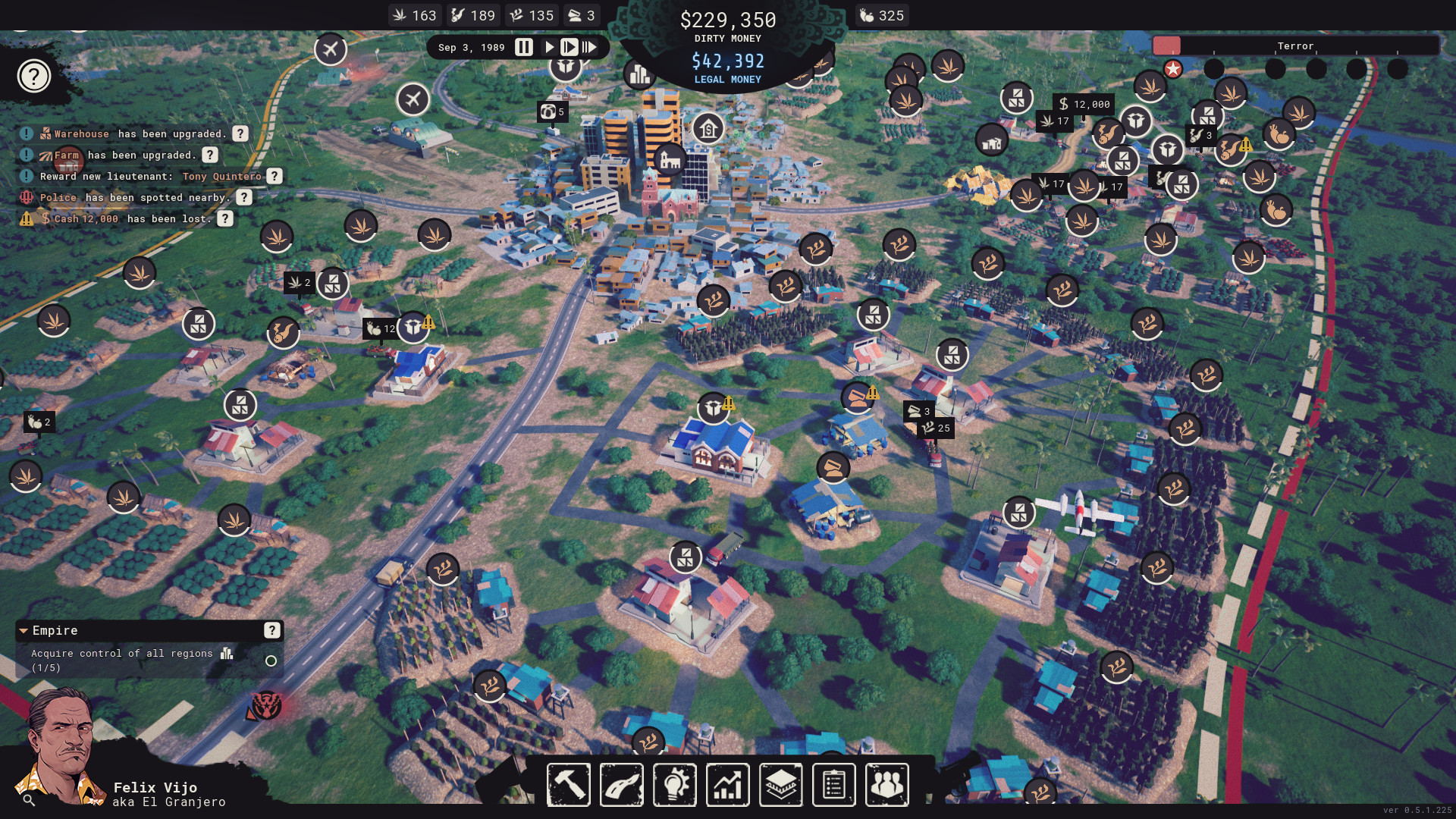Click the magnifying glass near Felix Vijo portrait
The width and height of the screenshot is (1456, 819).
pos(27,799)
